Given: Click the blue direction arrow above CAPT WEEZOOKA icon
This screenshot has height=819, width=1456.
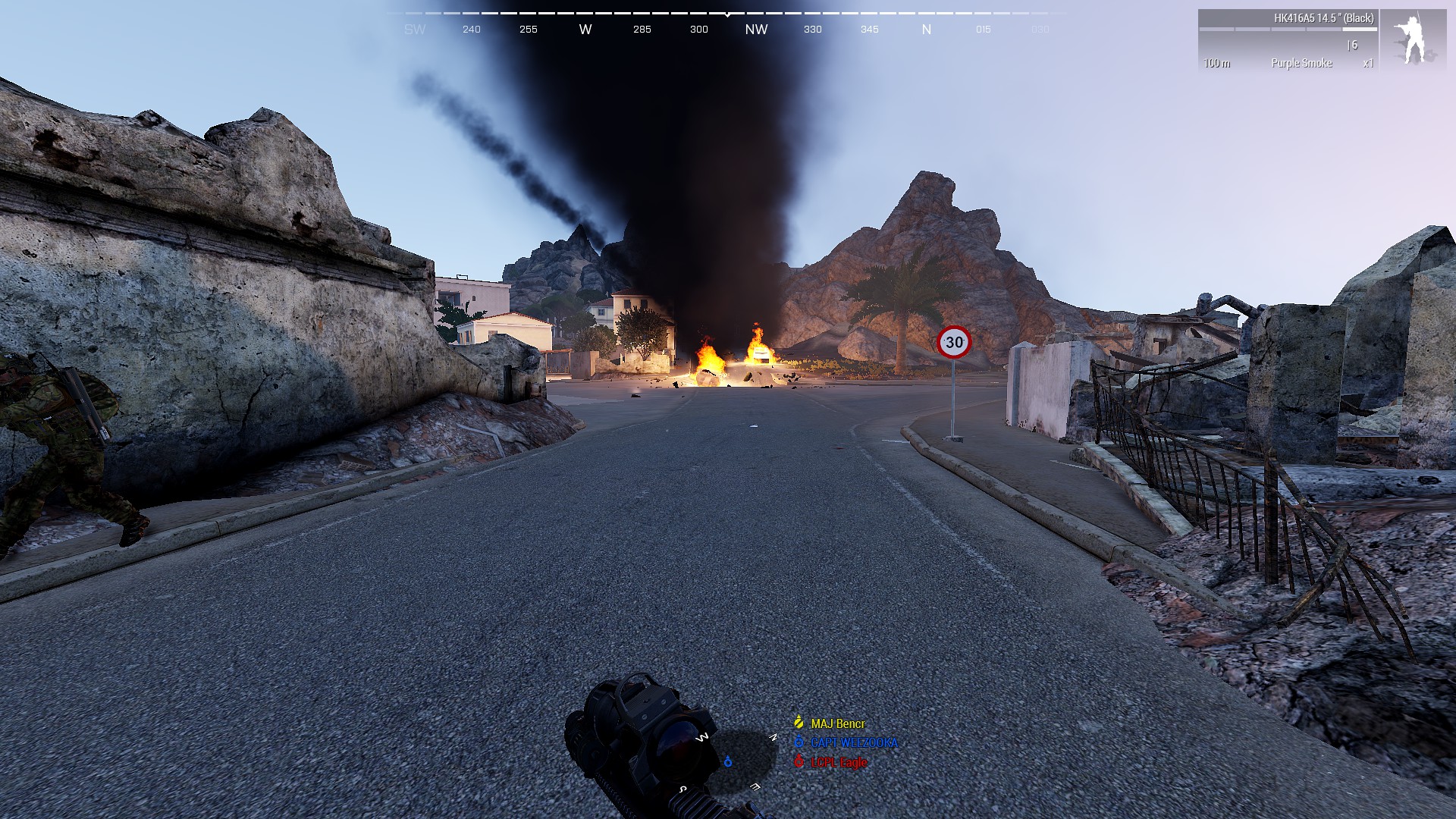Looking at the screenshot, I should (799, 736).
